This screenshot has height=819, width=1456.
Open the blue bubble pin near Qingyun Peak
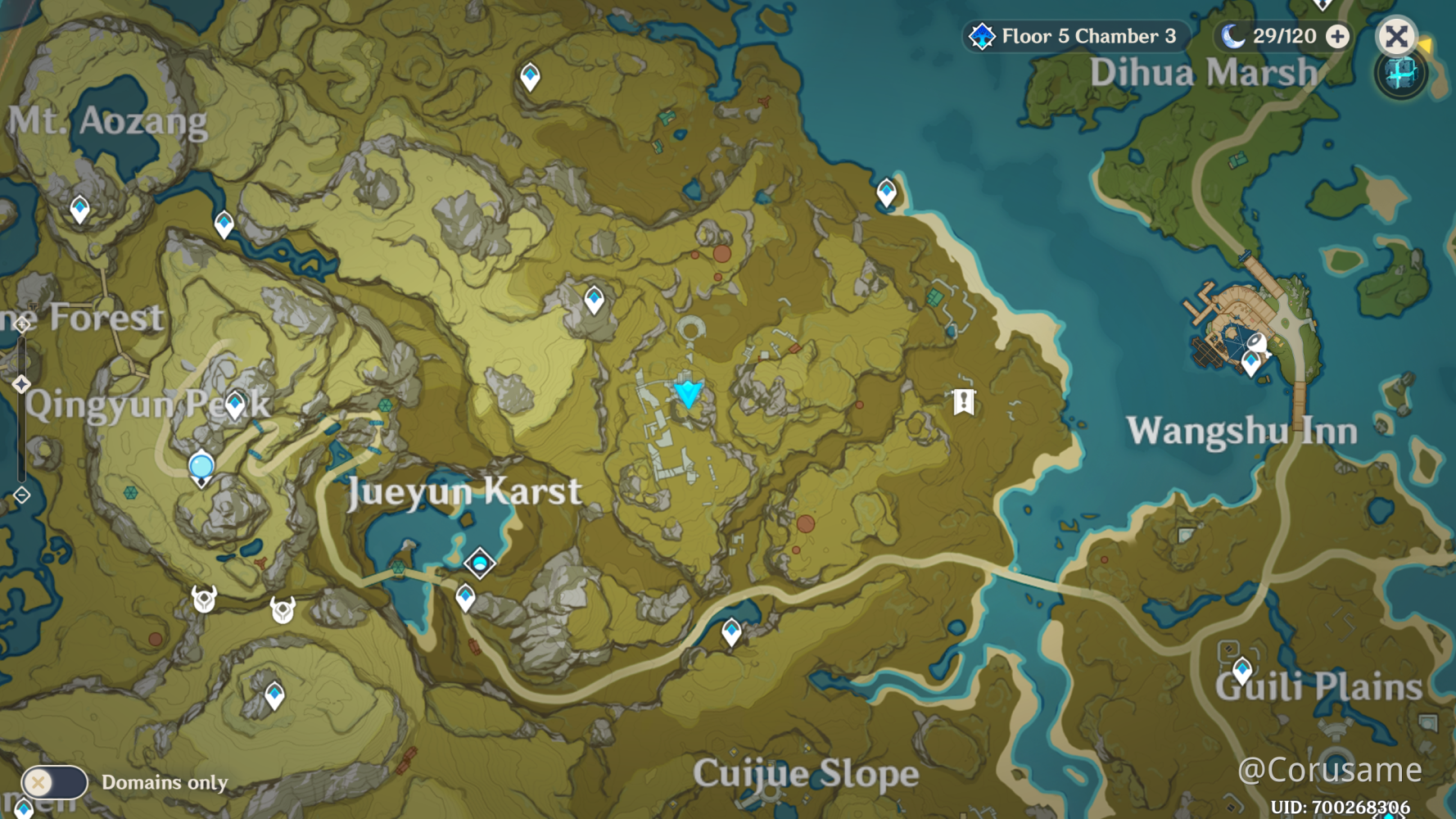pyautogui.click(x=201, y=464)
